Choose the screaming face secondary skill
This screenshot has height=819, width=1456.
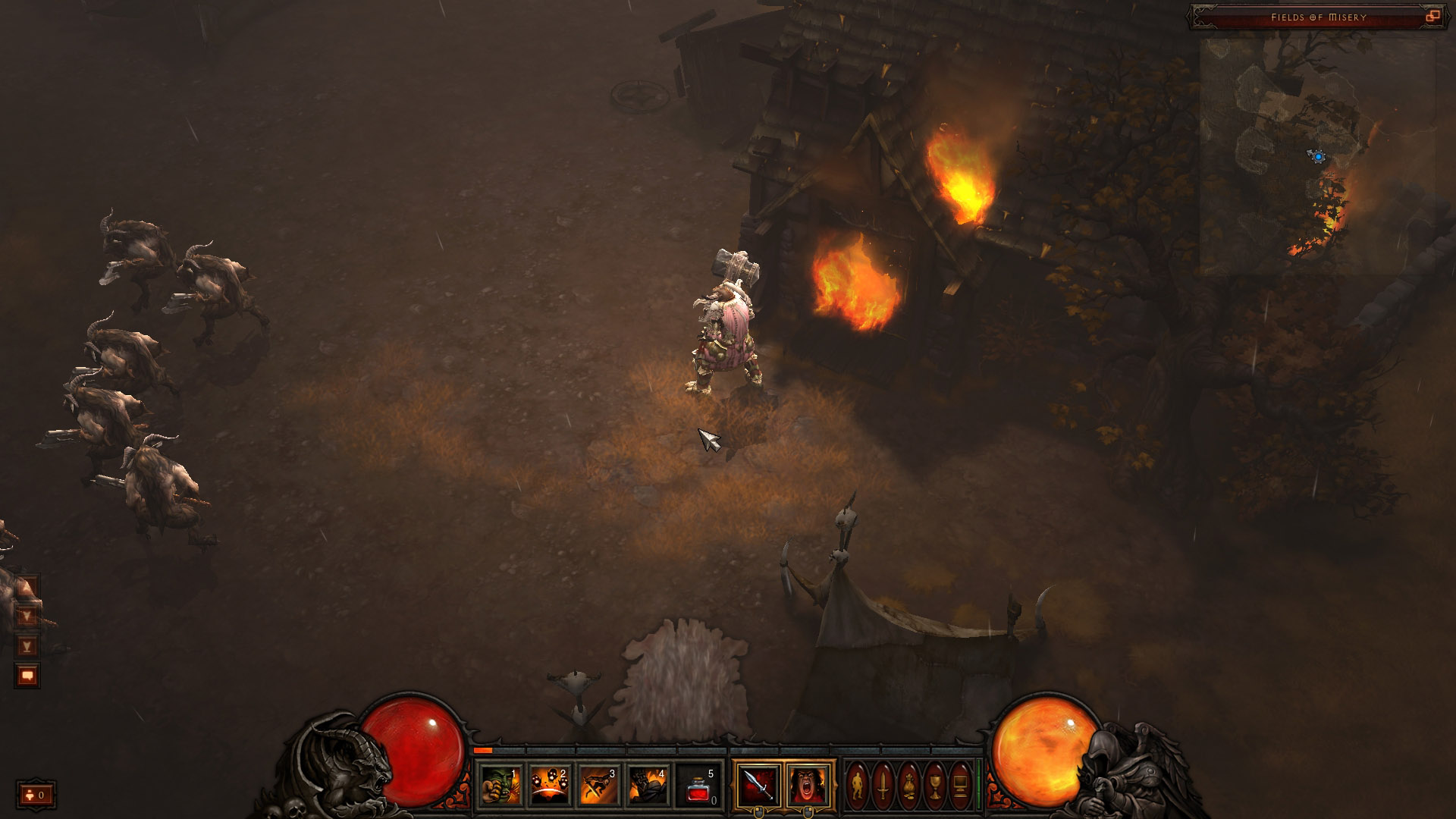(808, 784)
